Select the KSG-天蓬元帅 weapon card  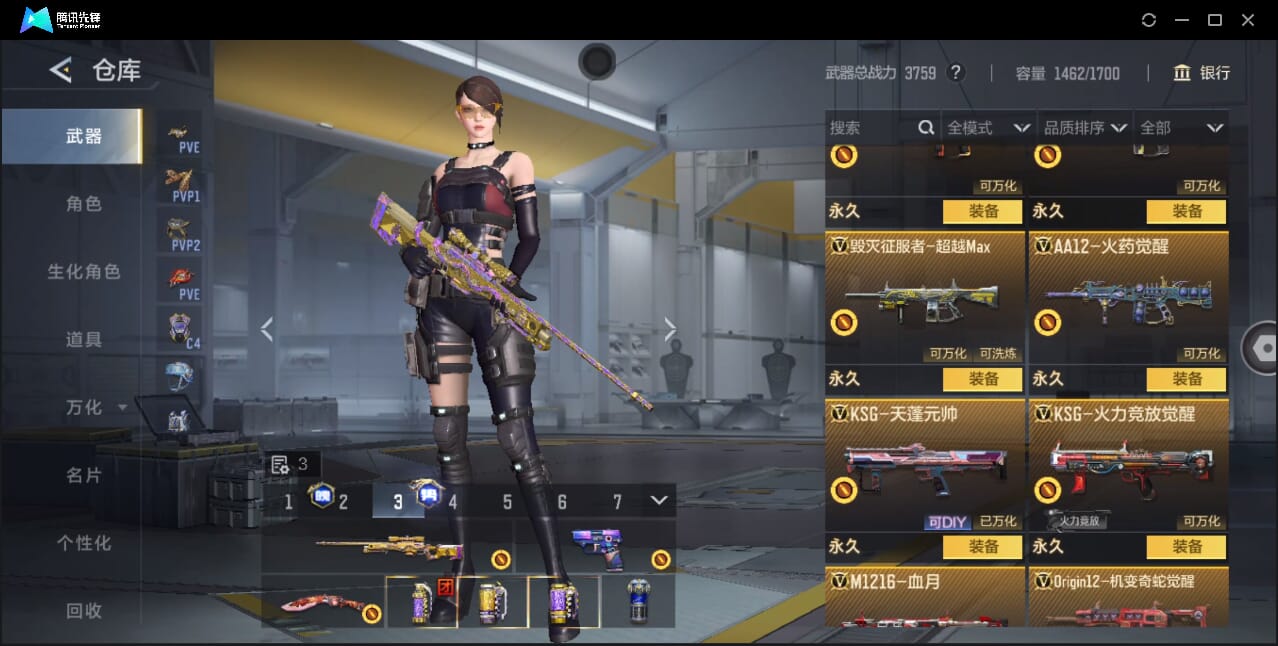pyautogui.click(x=925, y=465)
